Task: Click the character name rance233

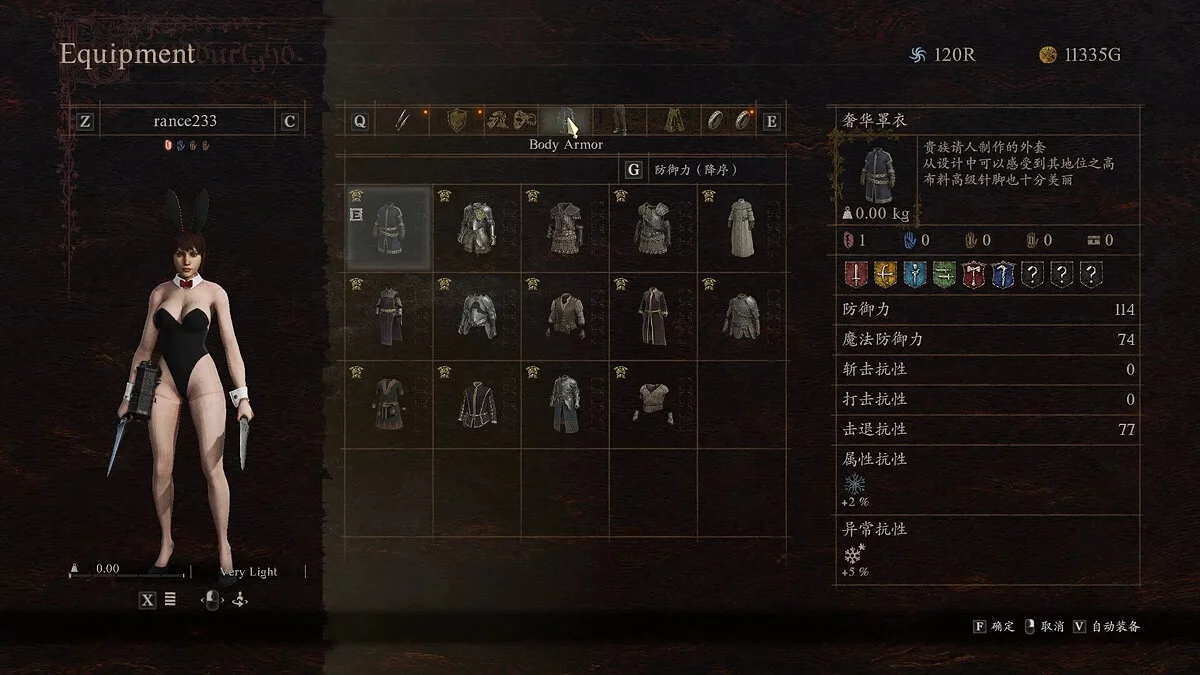Action: click(x=185, y=121)
